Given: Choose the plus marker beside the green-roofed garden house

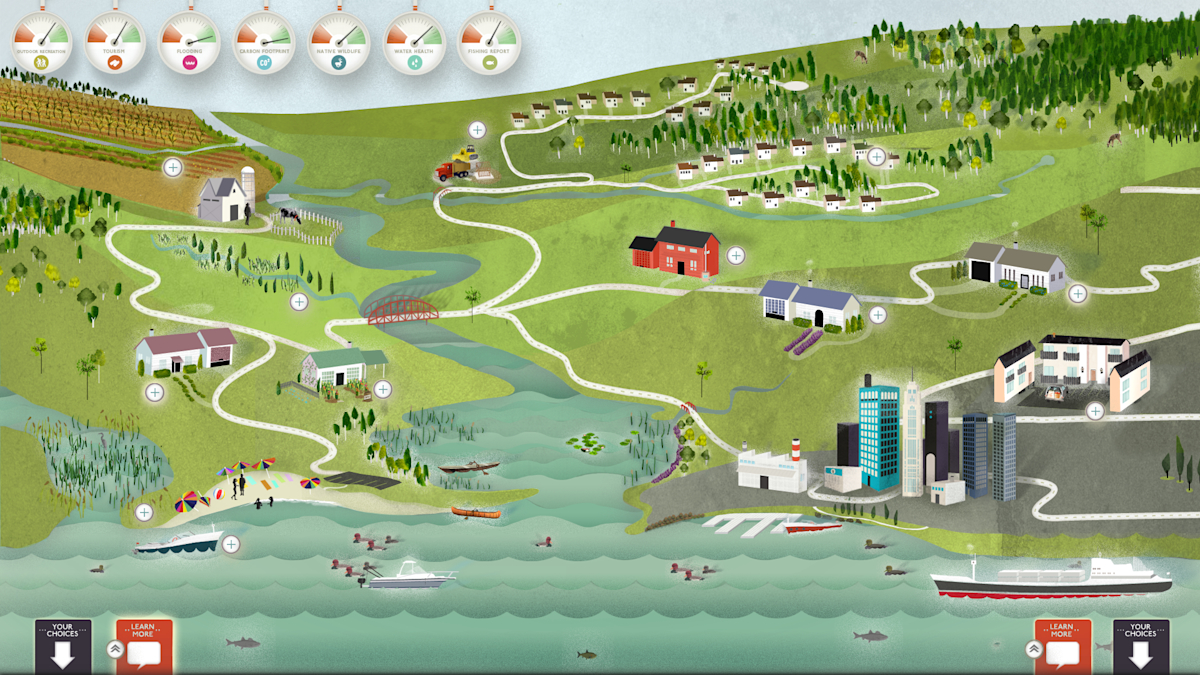Looking at the screenshot, I should (383, 389).
